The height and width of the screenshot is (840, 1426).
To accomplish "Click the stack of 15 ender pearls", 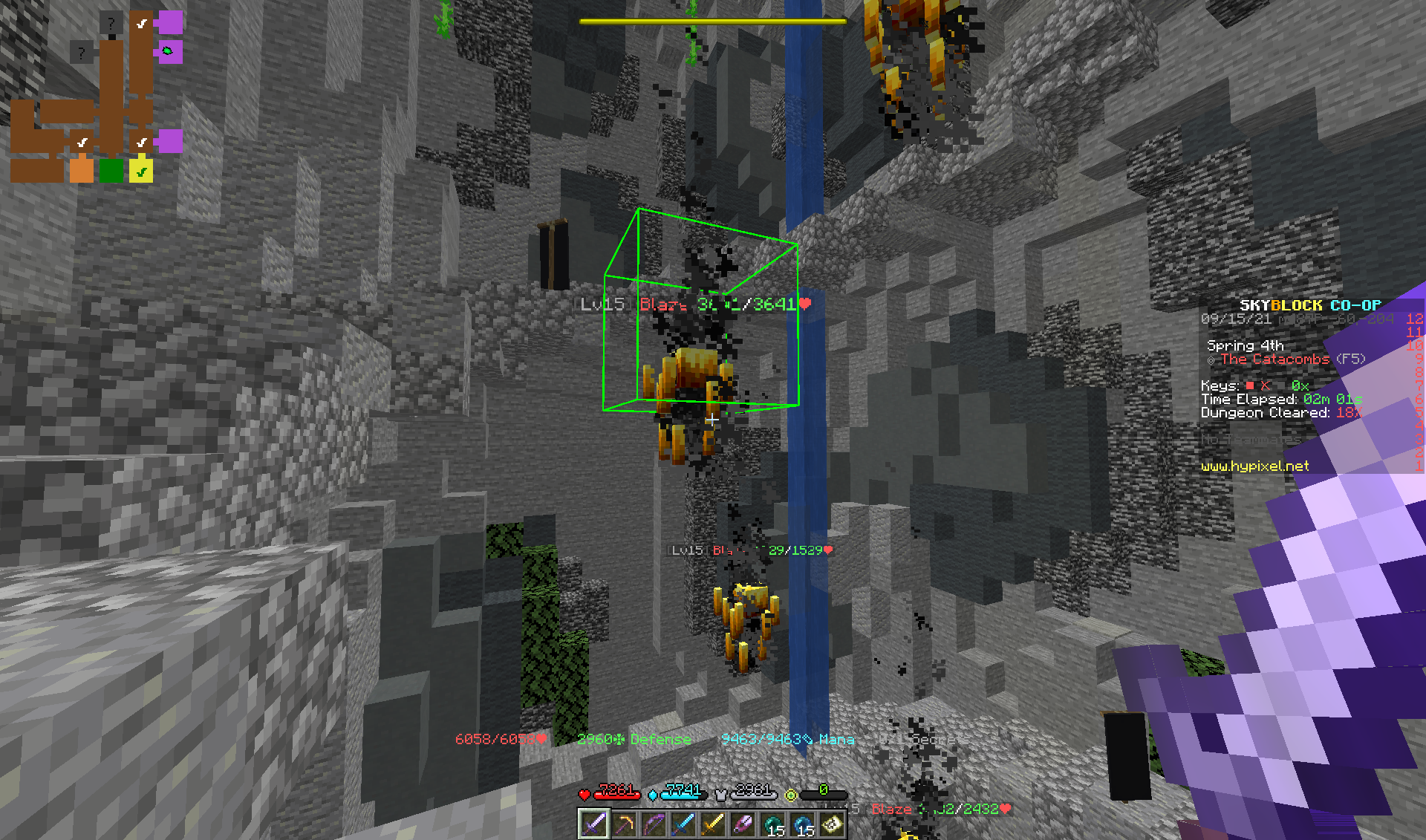I will click(772, 824).
